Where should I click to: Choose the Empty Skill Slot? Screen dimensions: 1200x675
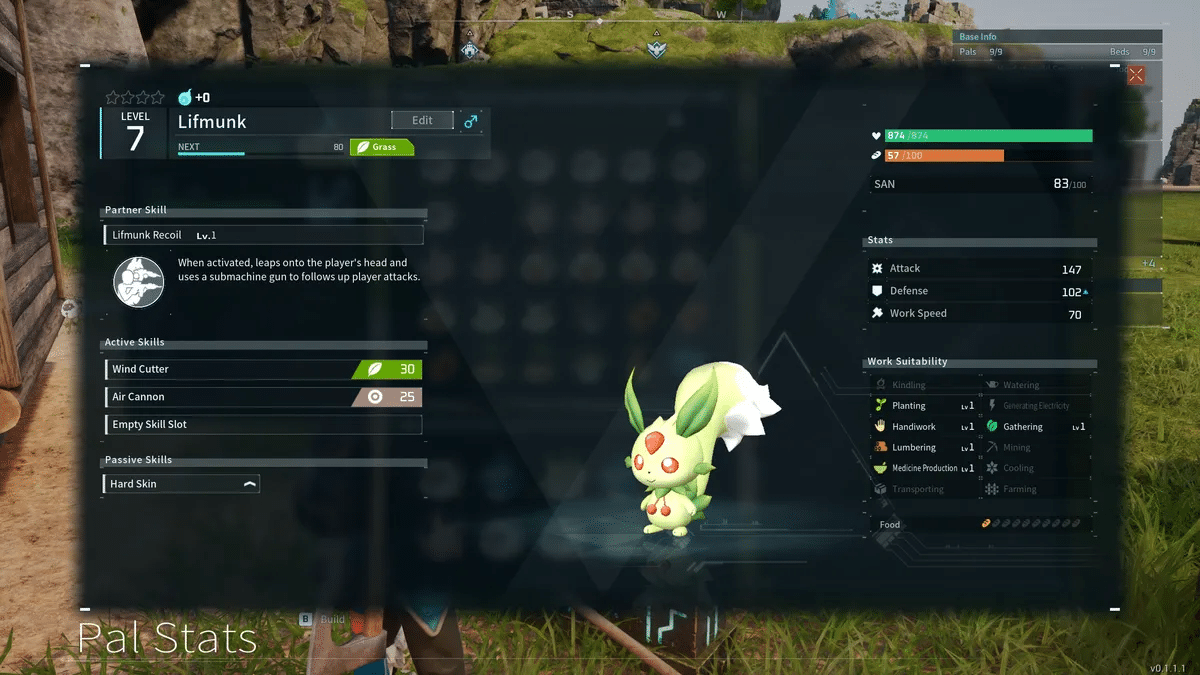pos(263,425)
